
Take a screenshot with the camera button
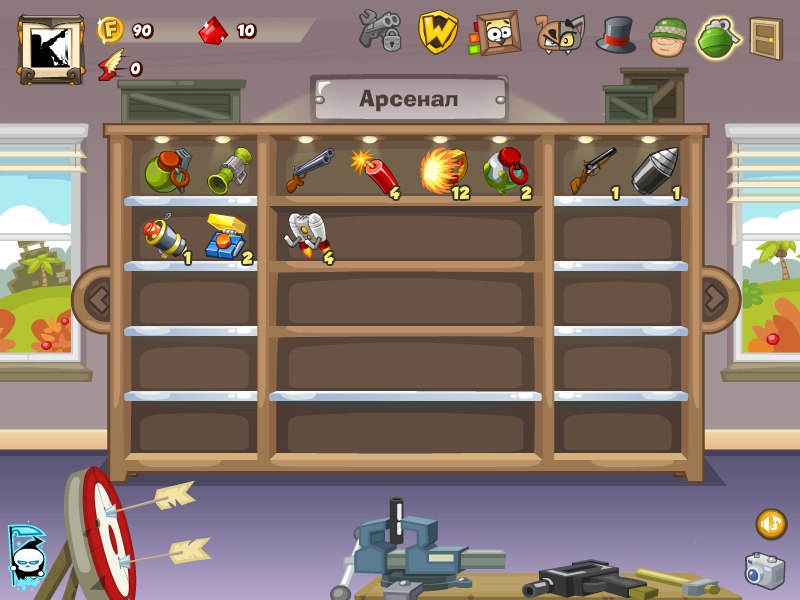[x=764, y=570]
